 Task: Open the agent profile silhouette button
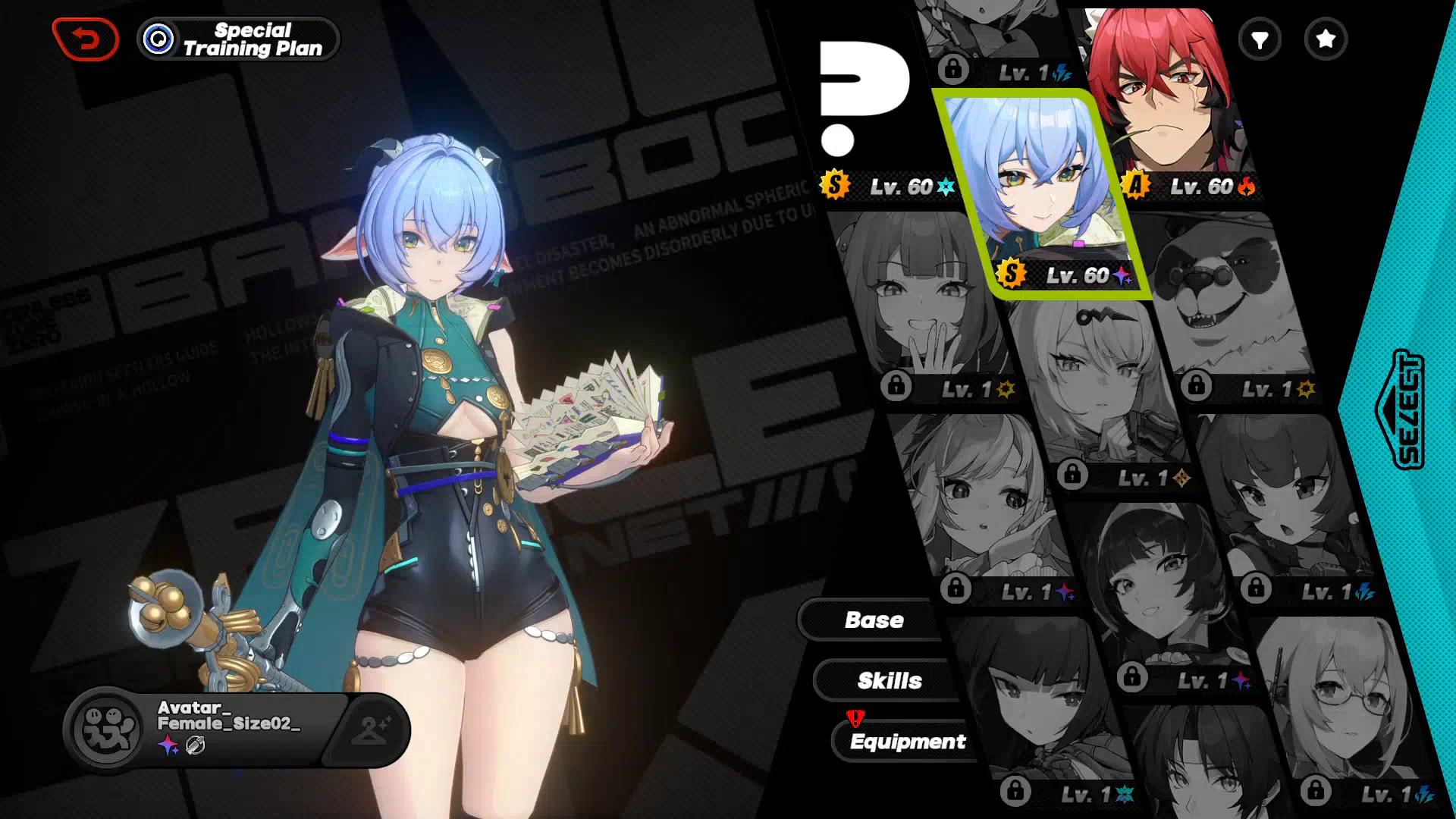tap(370, 730)
